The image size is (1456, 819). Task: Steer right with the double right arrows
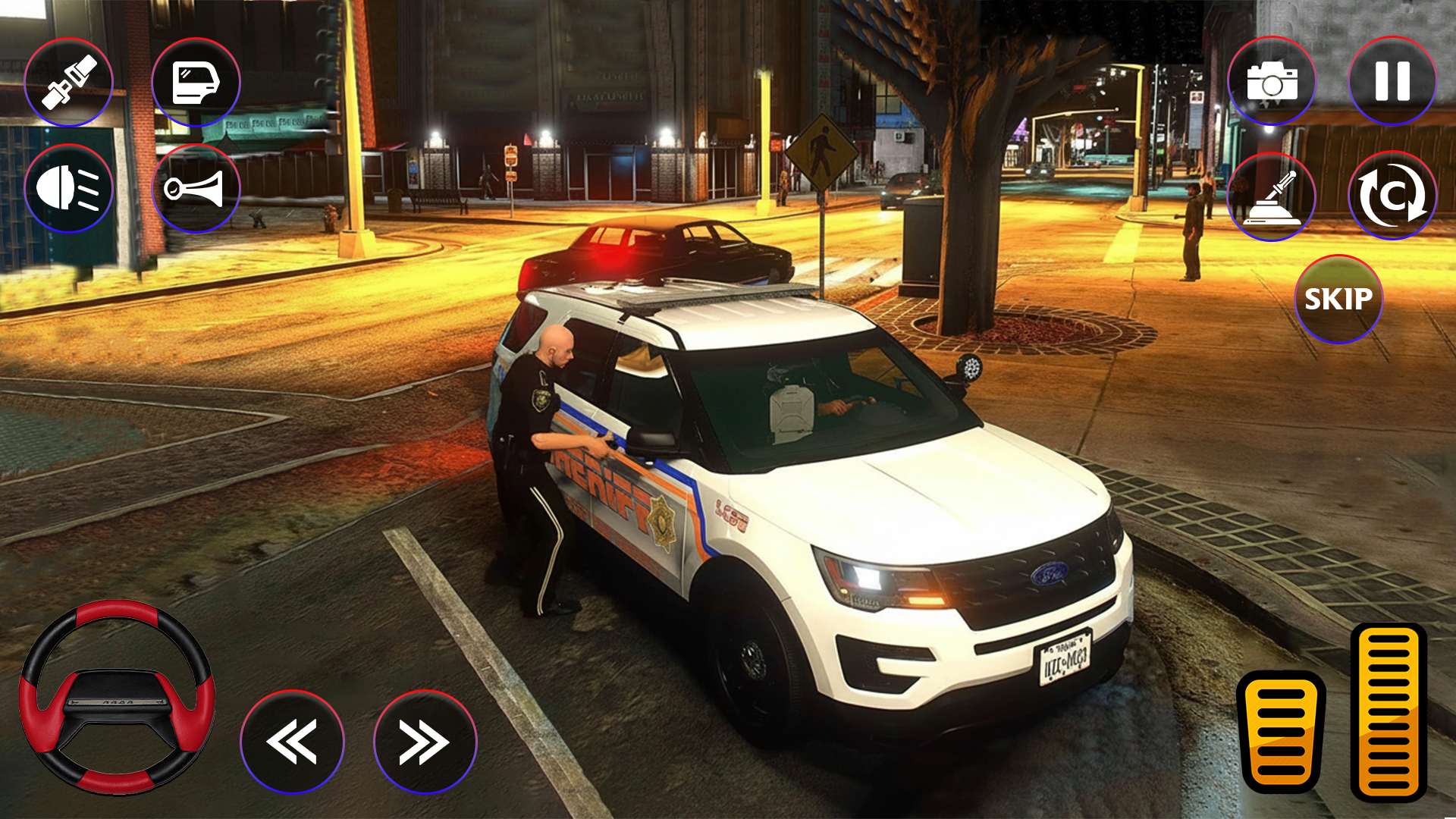(425, 742)
